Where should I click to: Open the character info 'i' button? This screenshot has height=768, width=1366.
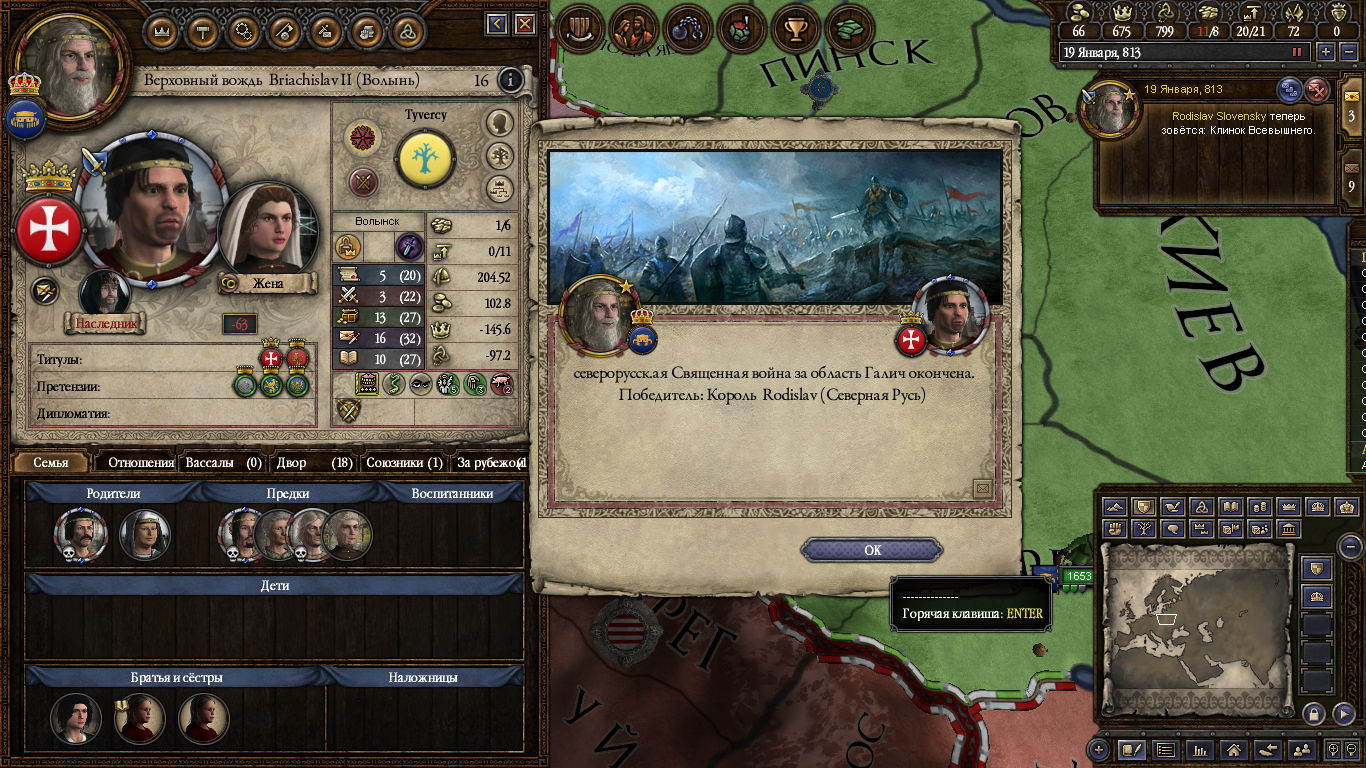click(x=510, y=80)
